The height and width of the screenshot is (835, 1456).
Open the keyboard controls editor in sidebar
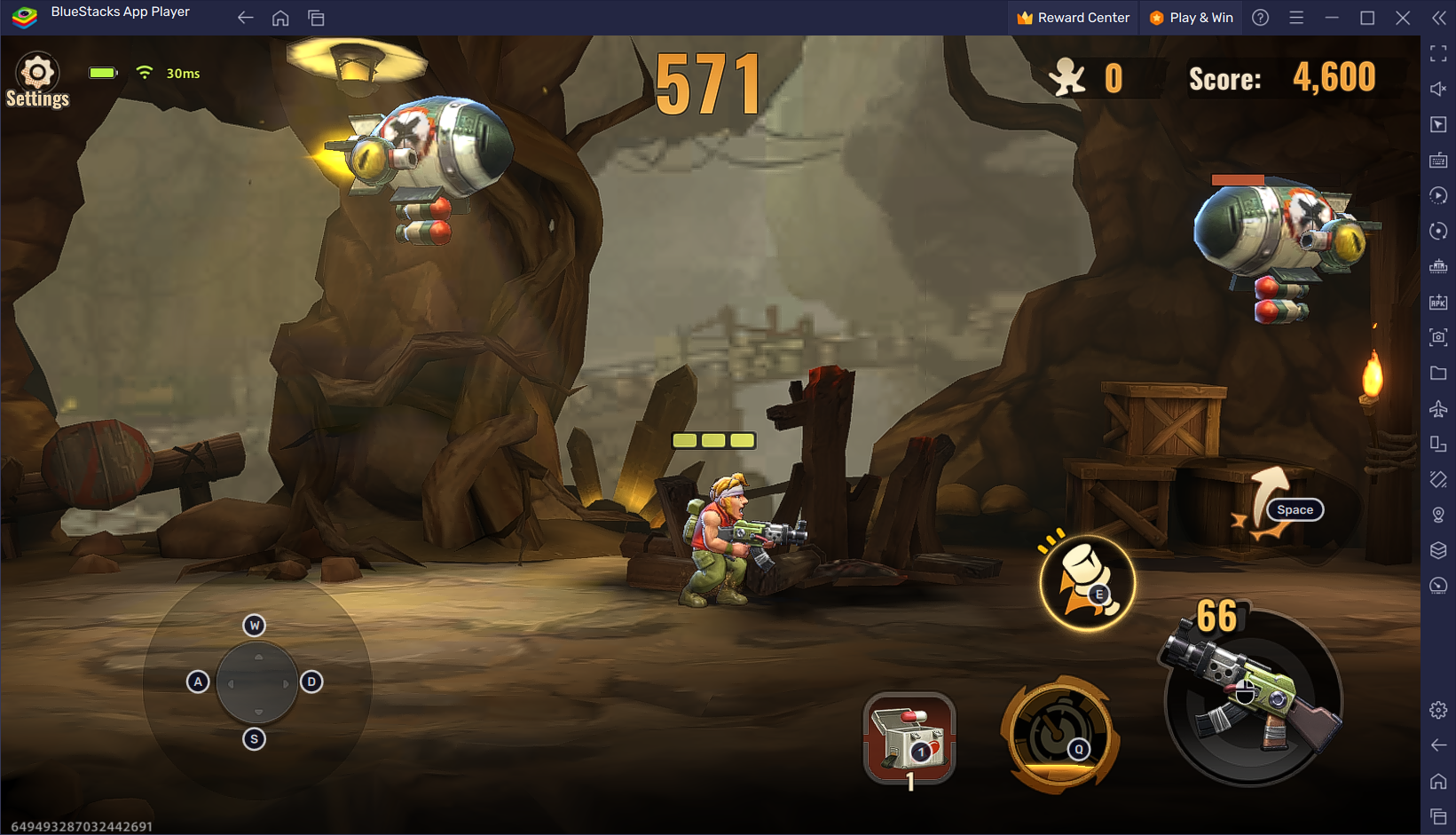click(1438, 161)
